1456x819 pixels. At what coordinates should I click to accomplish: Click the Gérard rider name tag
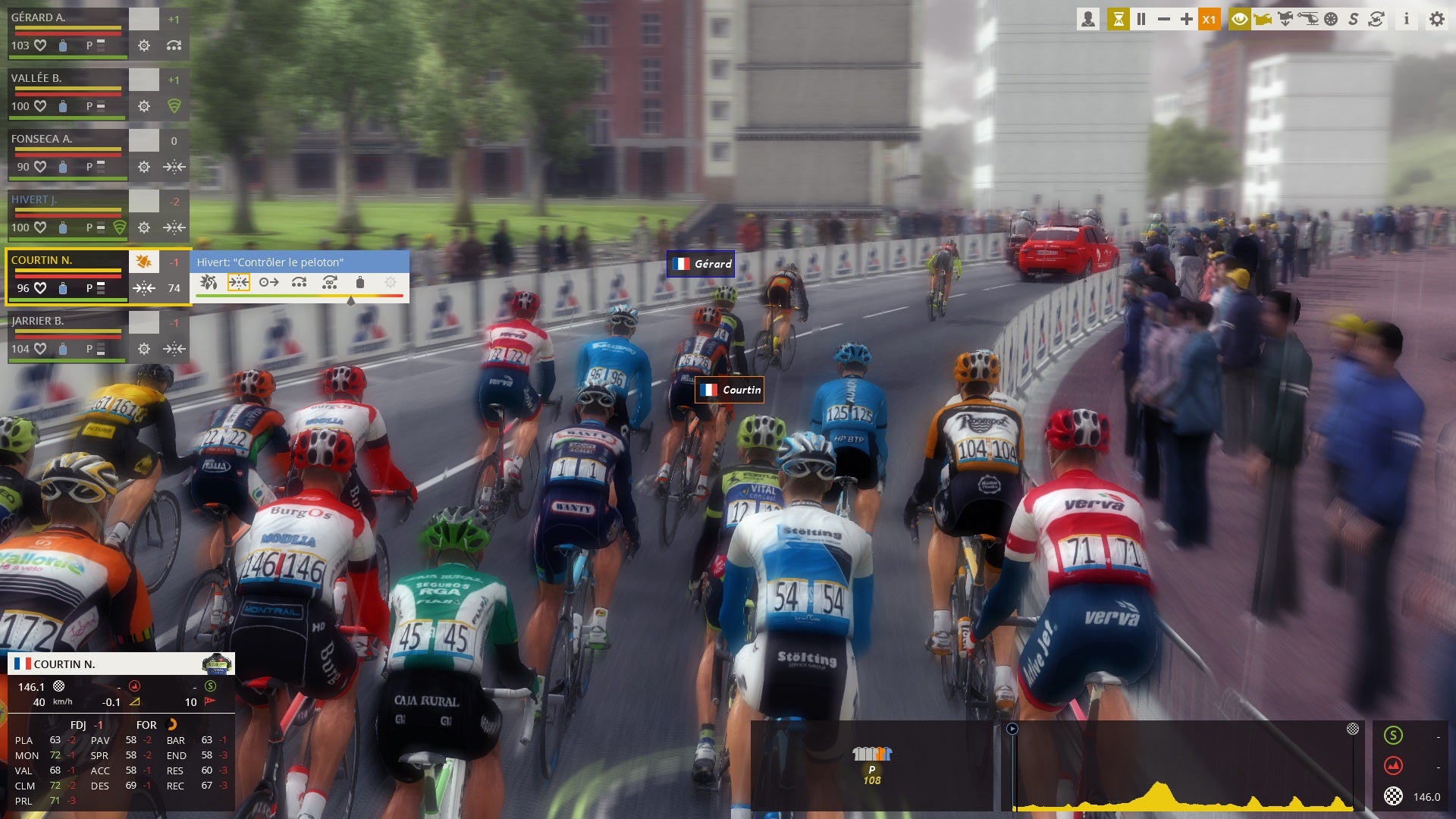tap(701, 264)
